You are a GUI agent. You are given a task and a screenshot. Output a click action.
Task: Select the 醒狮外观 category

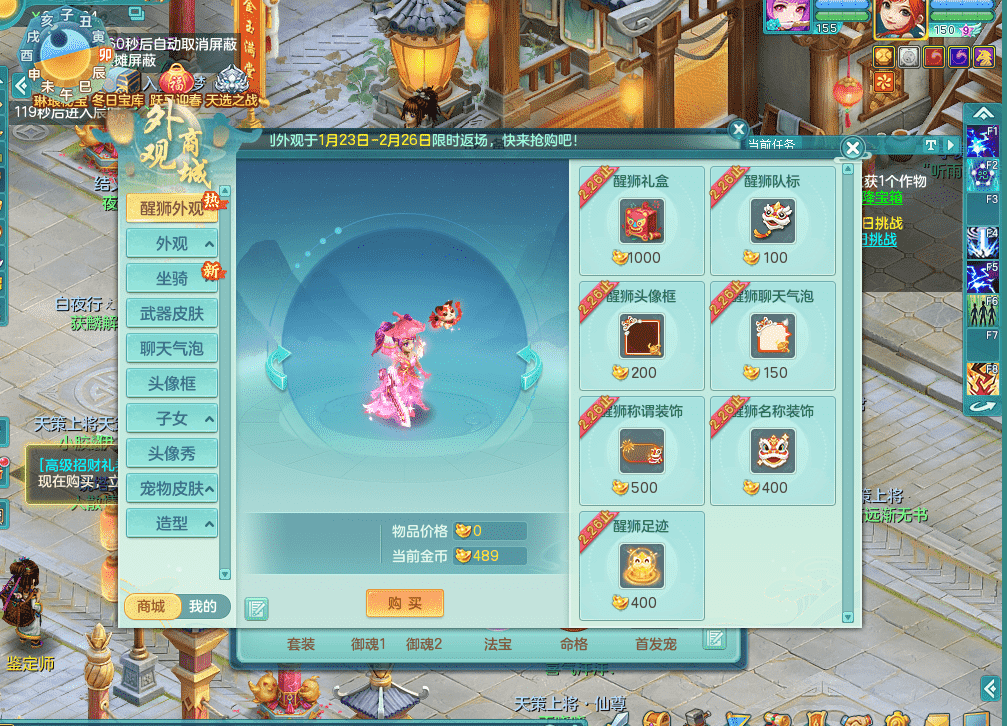click(172, 208)
